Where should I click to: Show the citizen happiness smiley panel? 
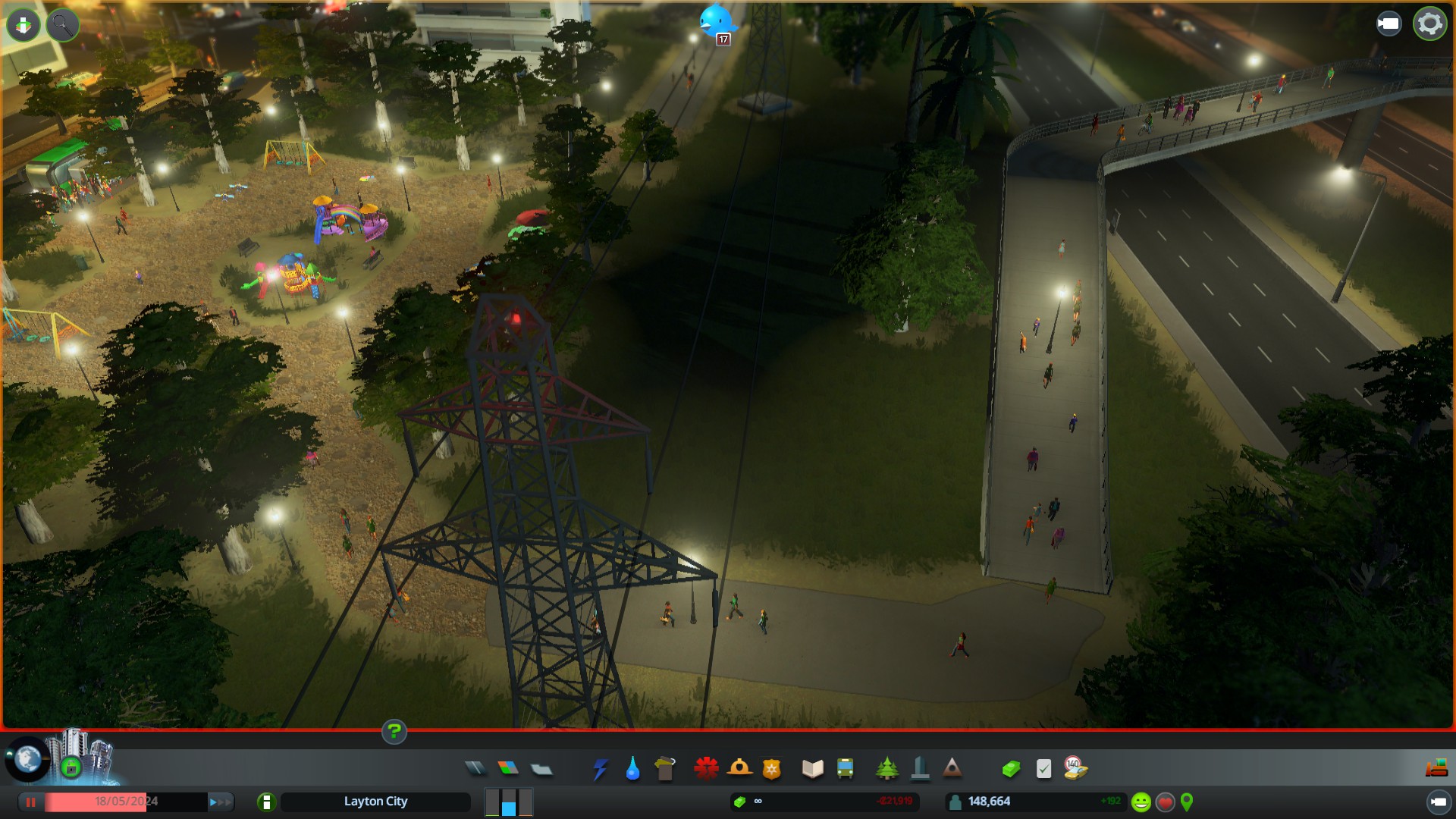[1141, 802]
